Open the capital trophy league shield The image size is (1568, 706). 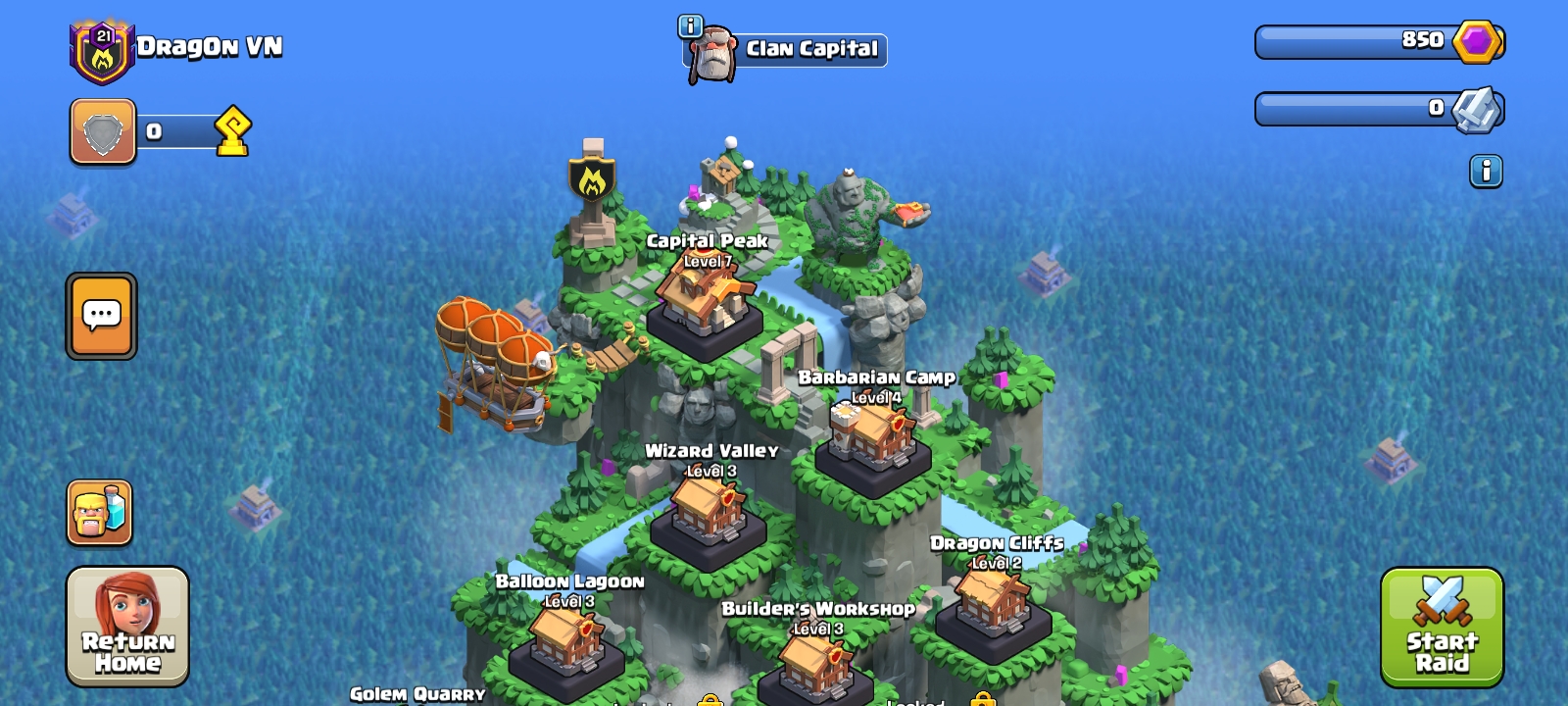click(103, 131)
